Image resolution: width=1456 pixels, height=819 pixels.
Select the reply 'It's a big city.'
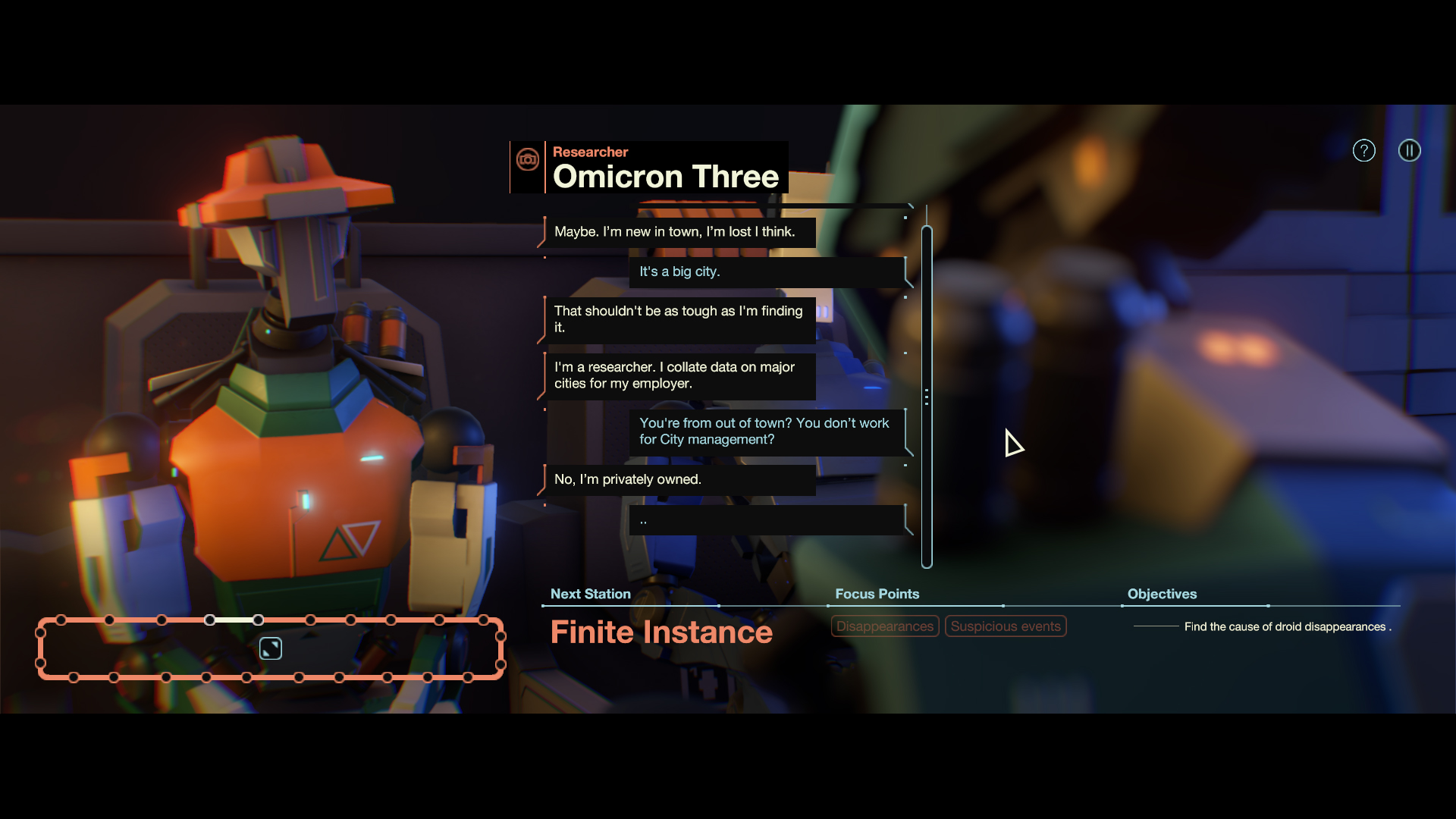[x=766, y=271]
